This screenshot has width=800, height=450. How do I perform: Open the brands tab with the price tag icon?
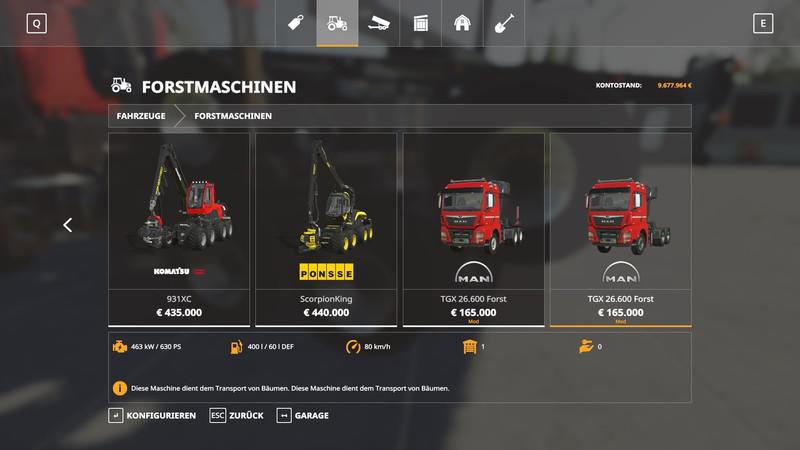coord(296,23)
